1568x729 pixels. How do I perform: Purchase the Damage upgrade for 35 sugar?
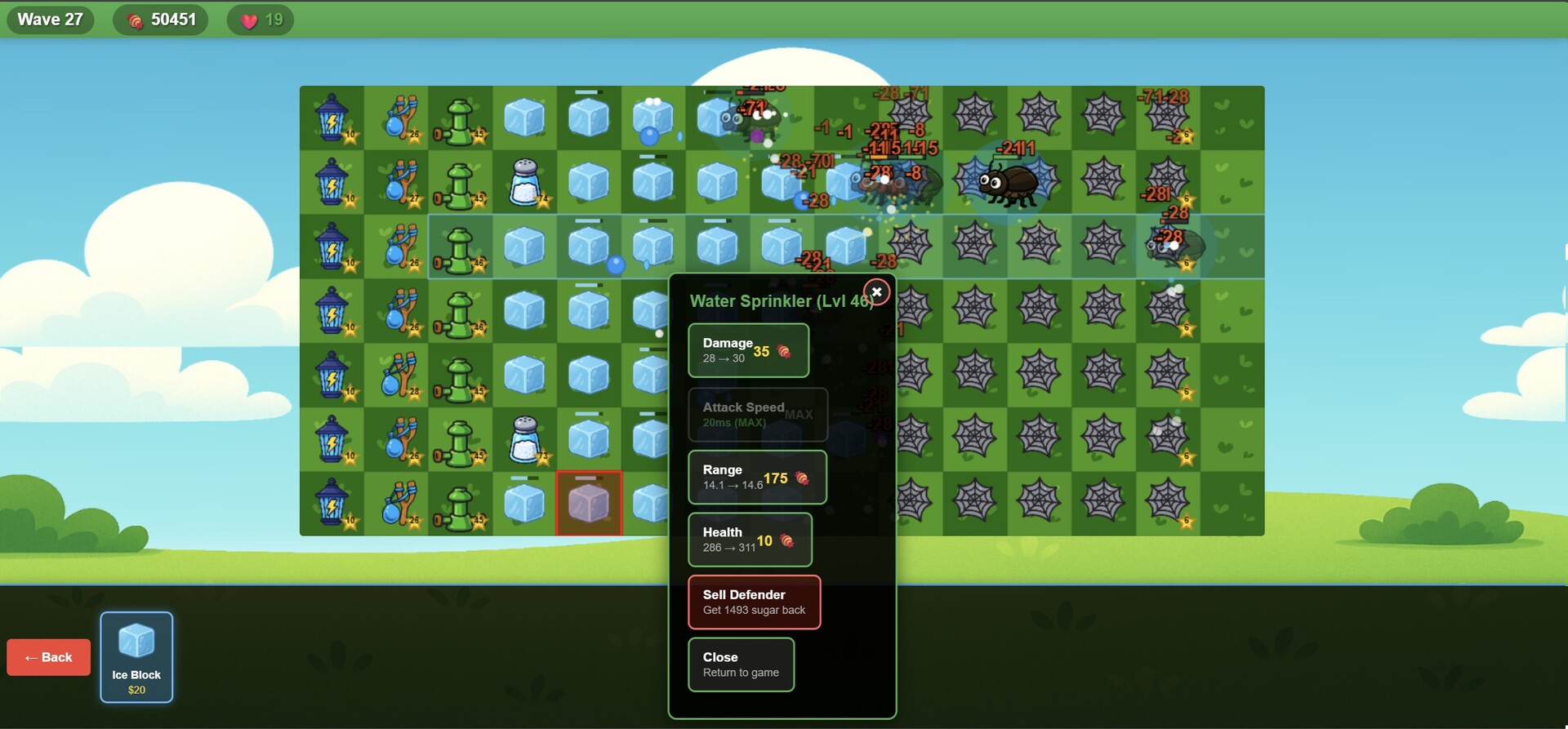(747, 350)
